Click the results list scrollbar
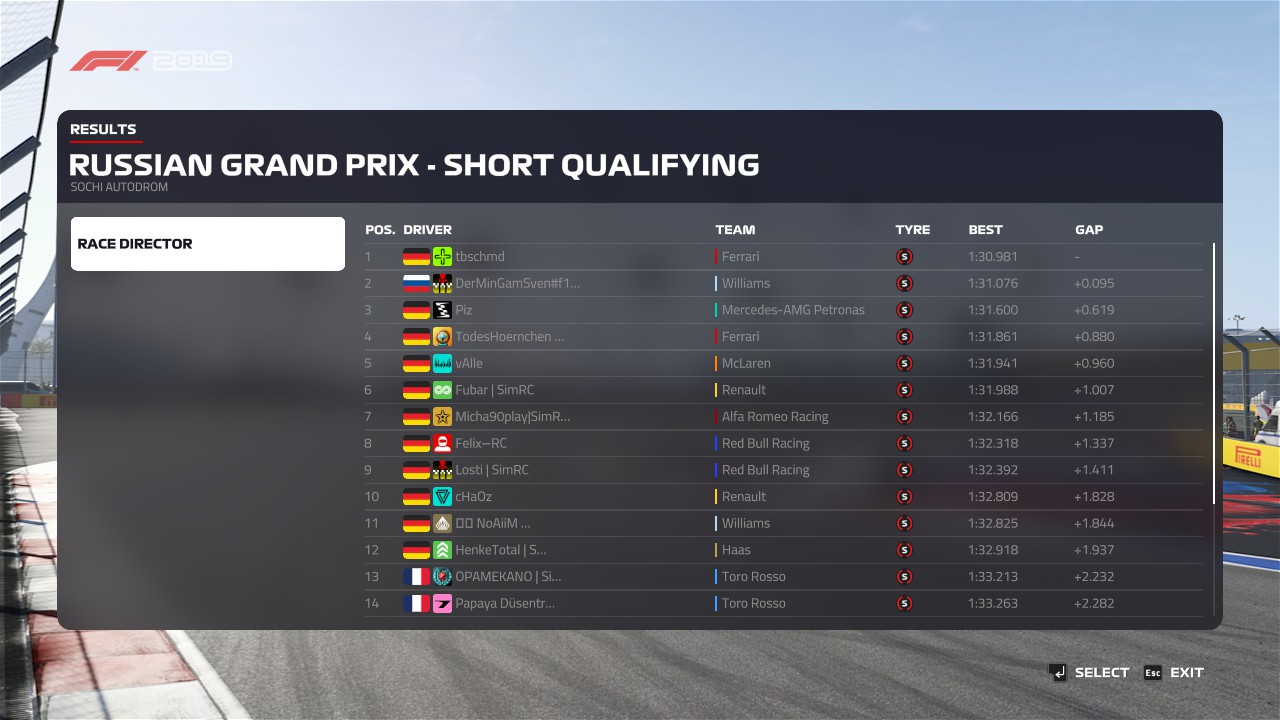The image size is (1280, 720). (x=1215, y=373)
